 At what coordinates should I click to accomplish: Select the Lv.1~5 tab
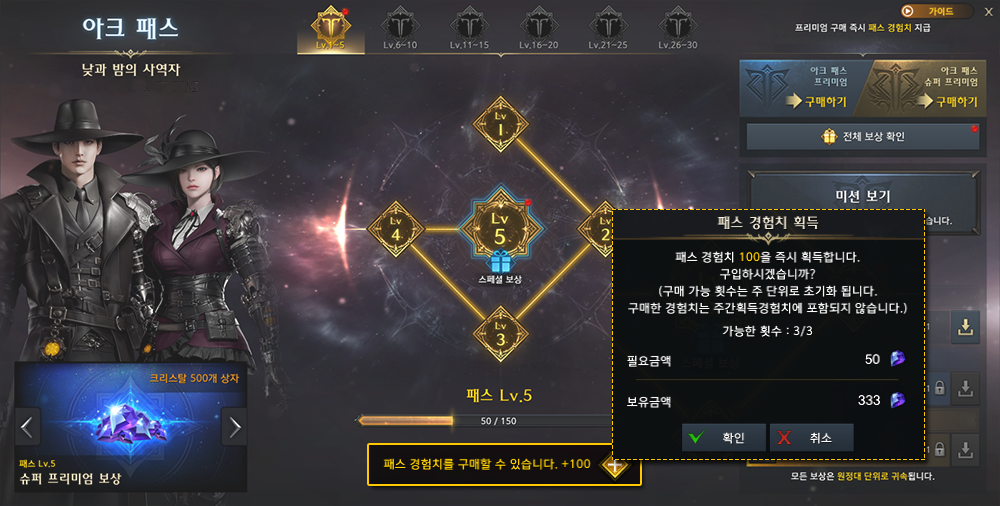click(330, 28)
